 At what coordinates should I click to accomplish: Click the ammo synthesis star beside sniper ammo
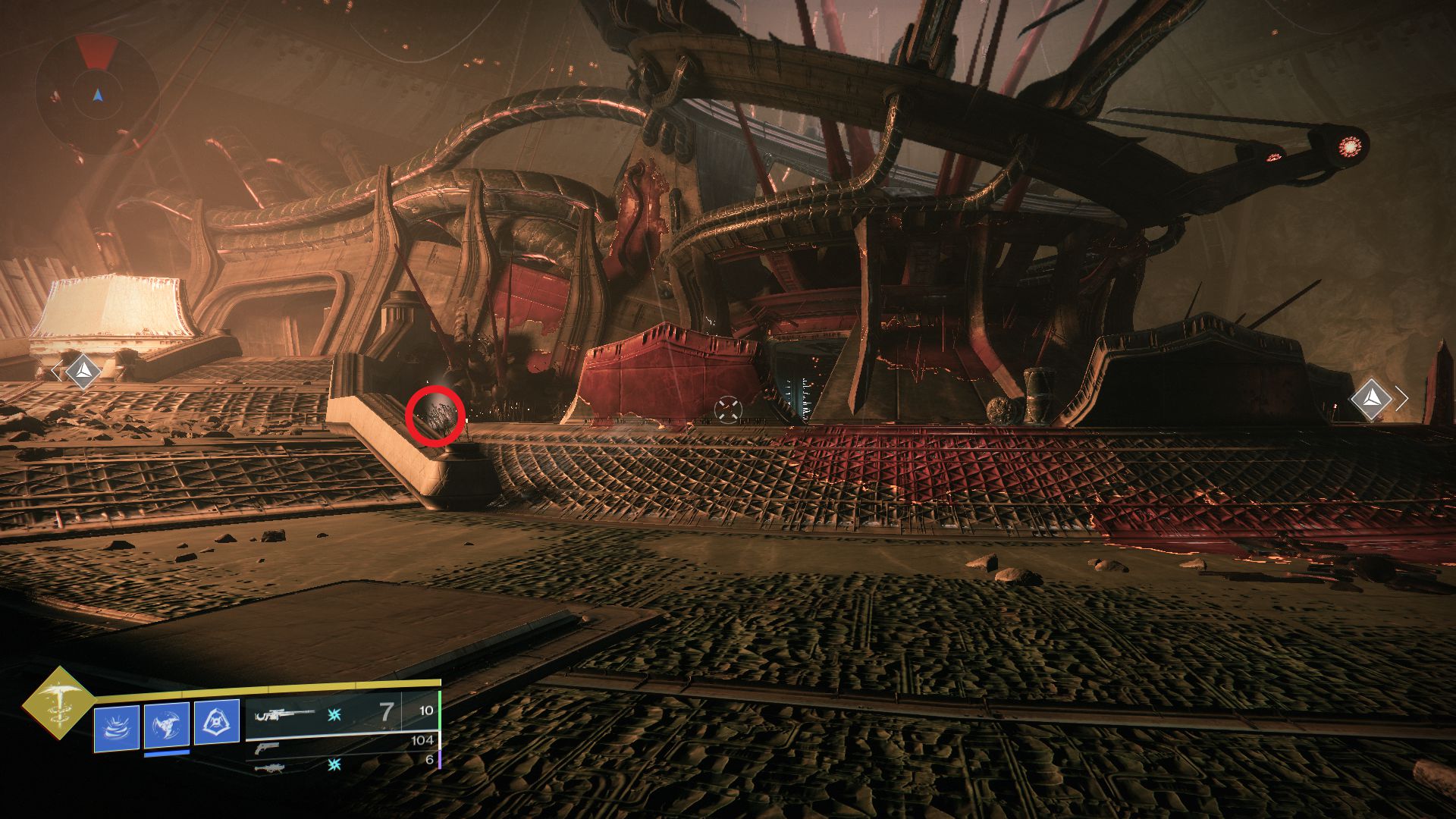334,714
